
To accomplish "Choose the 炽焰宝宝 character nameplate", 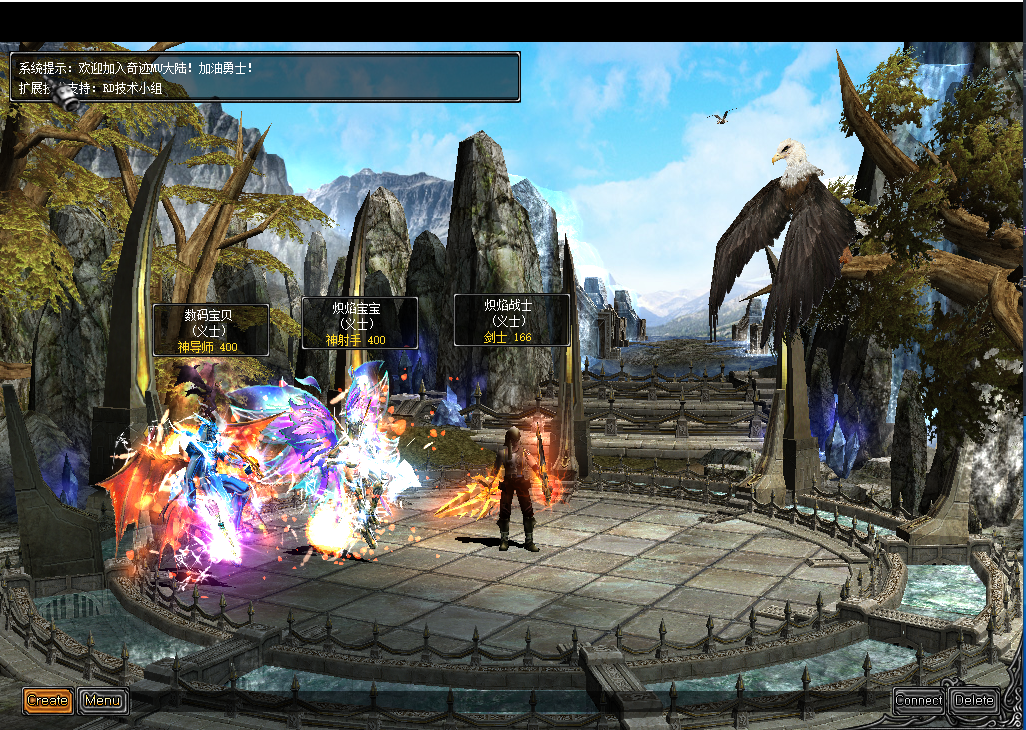I will 359,323.
